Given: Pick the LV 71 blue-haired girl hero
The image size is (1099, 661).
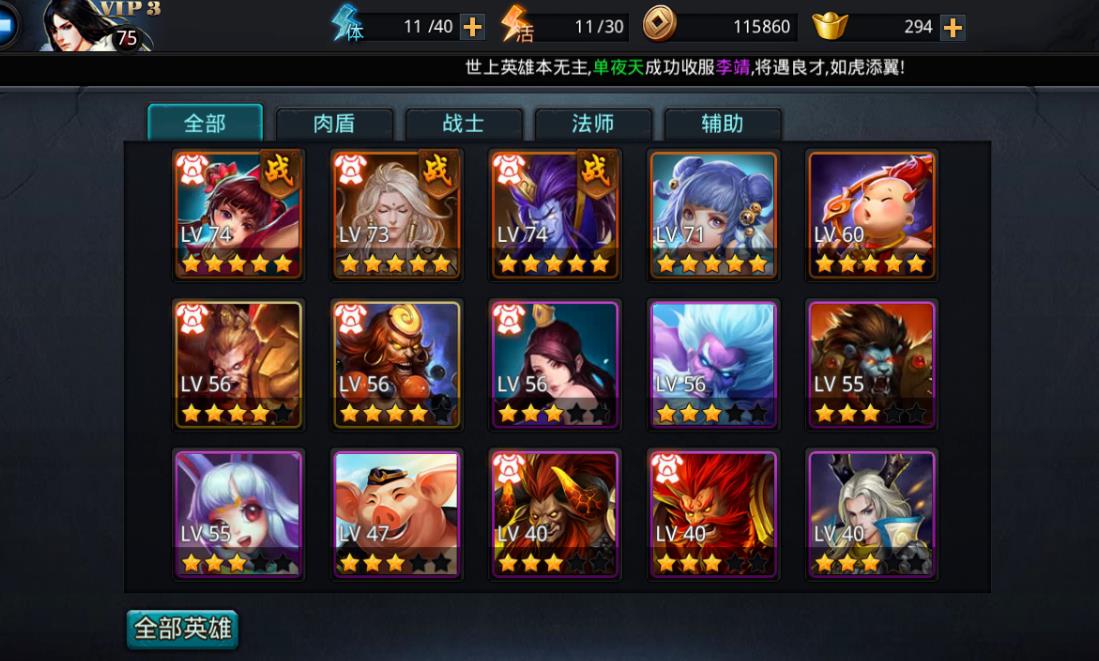Looking at the screenshot, I should (x=714, y=215).
